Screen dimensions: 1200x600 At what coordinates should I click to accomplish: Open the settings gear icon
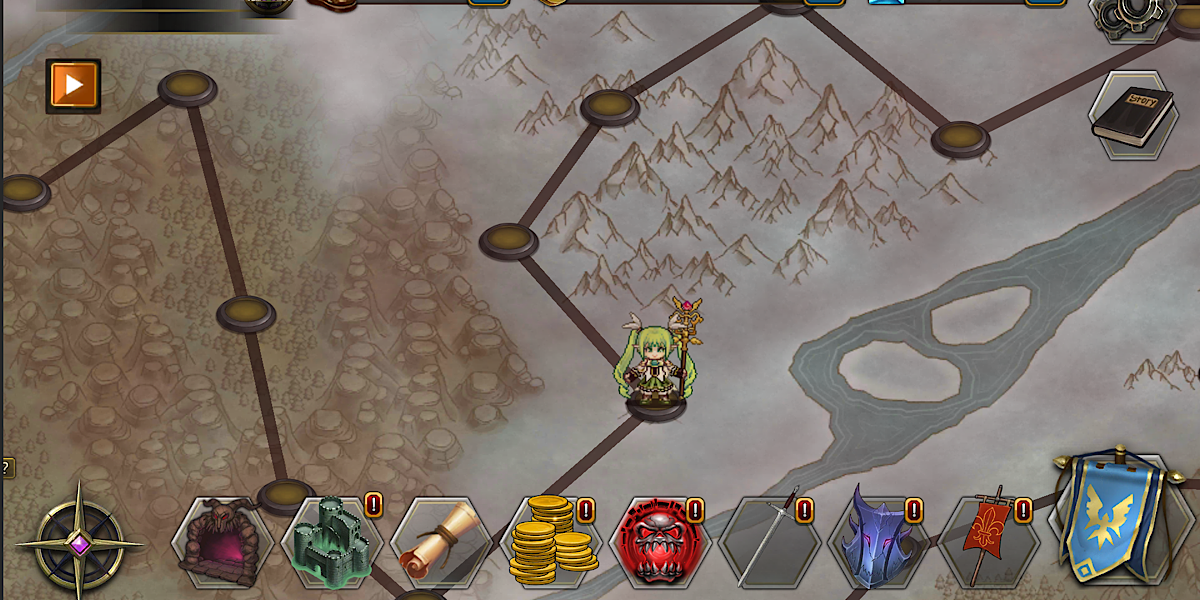click(x=1132, y=15)
